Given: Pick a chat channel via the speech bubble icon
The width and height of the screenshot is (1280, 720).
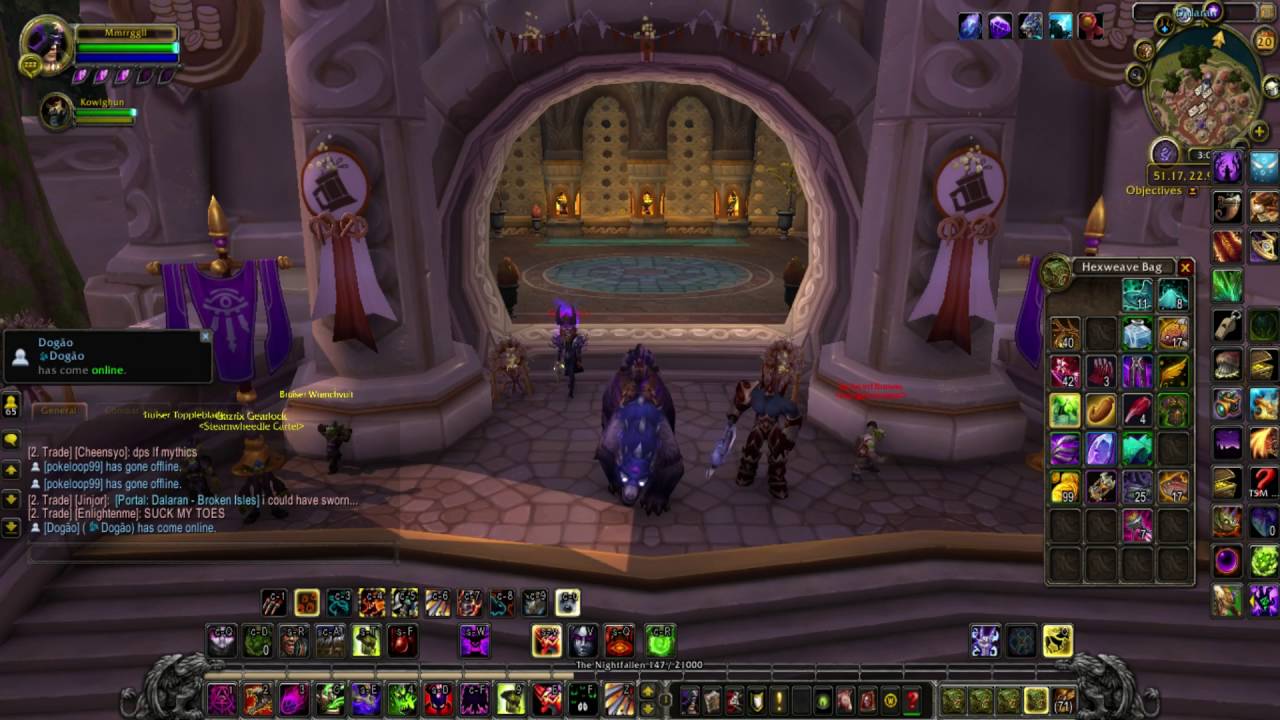Looking at the screenshot, I should 11,438.
